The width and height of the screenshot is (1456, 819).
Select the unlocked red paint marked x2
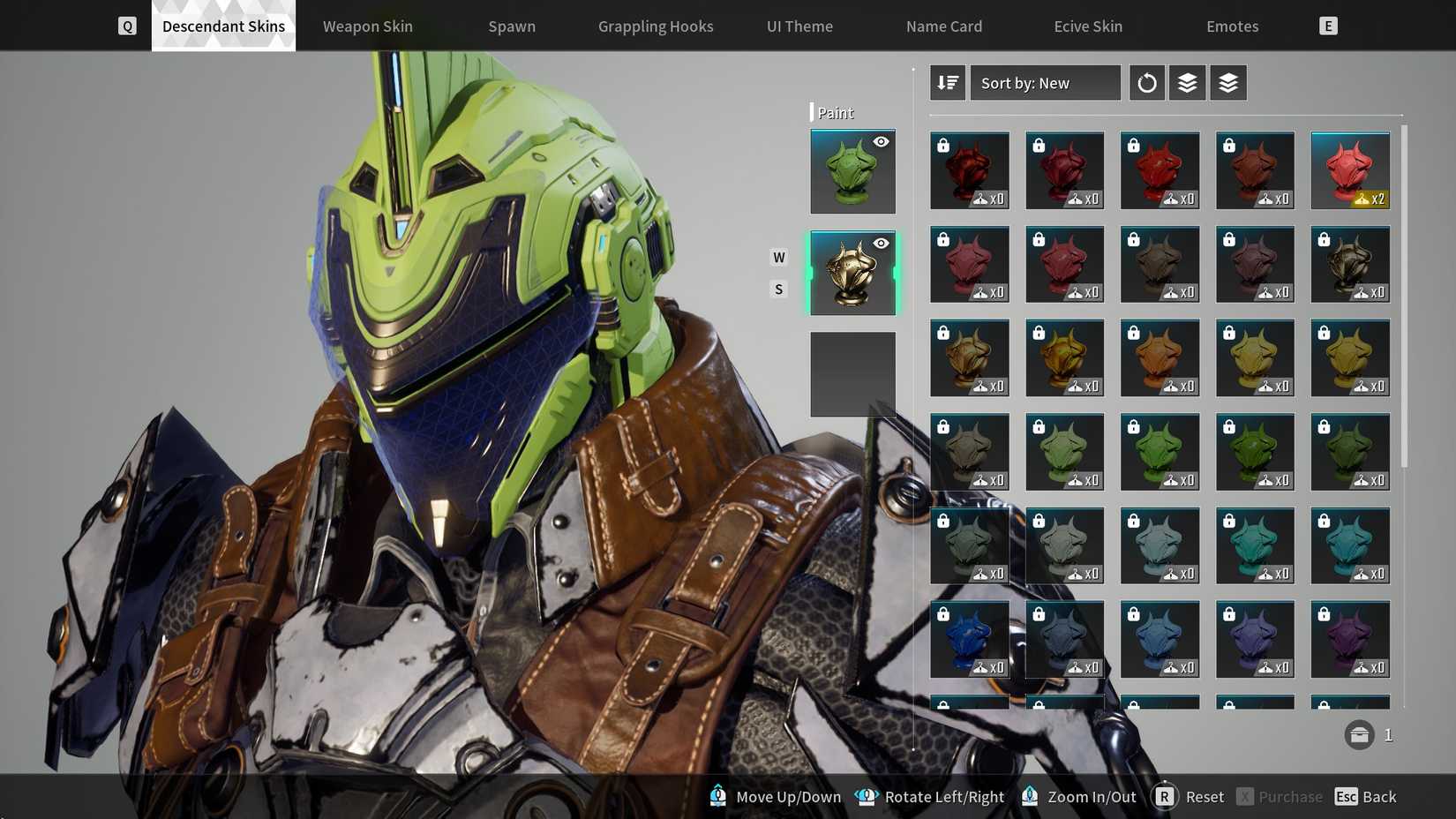1350,170
